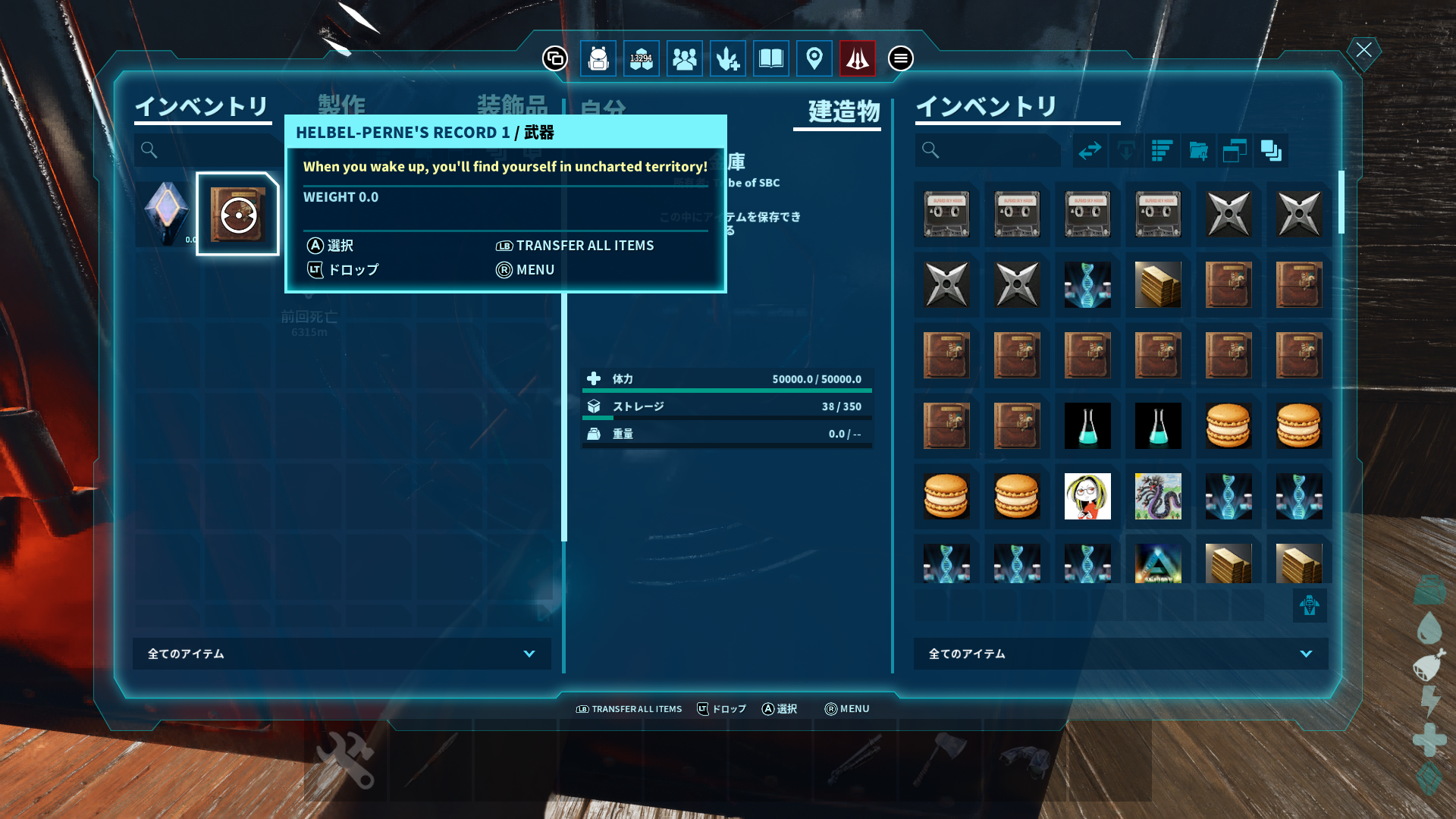Switch to the 製作 crafting tab
Image resolution: width=1456 pixels, height=819 pixels.
coord(341,105)
